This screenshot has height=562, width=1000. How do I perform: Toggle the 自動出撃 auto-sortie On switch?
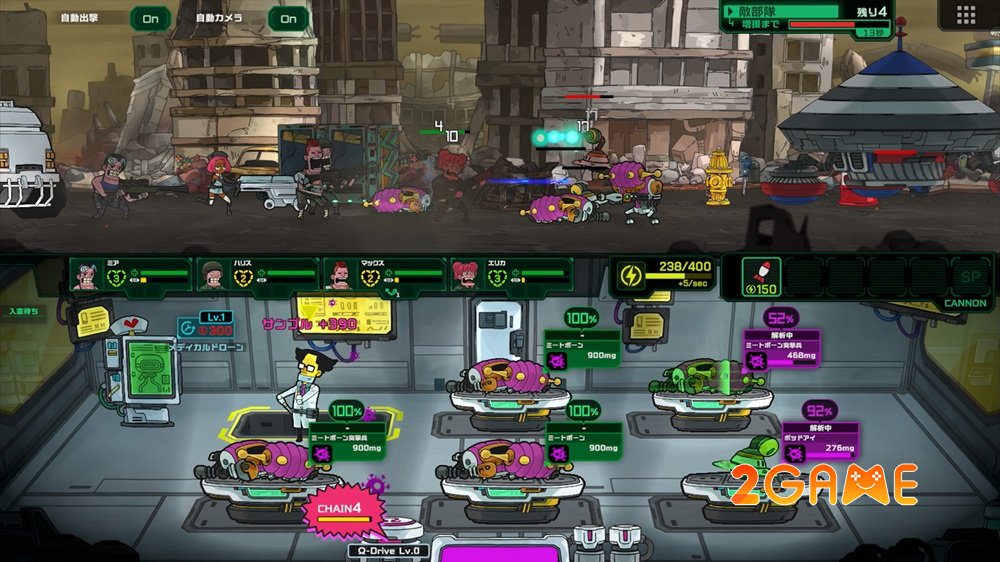point(150,18)
